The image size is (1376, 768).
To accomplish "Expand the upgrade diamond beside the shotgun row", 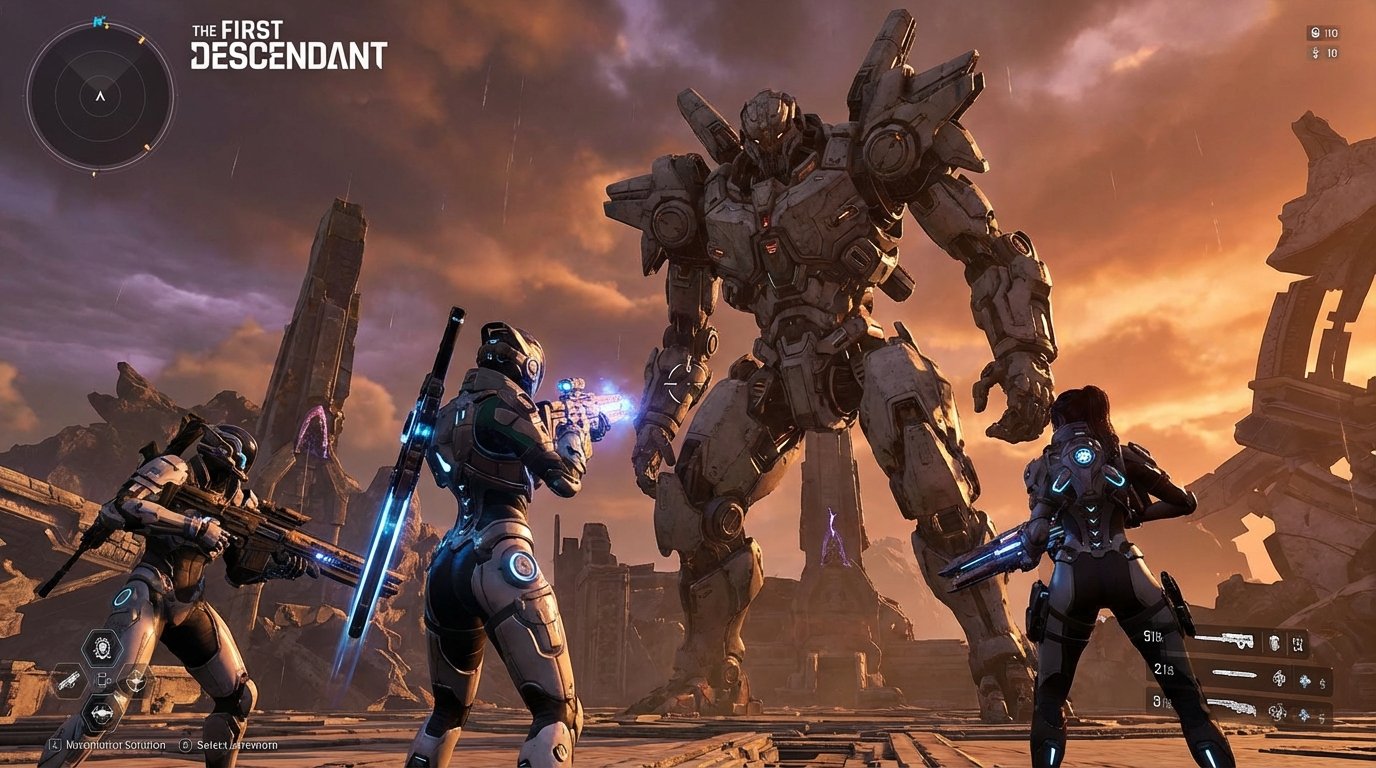I will coord(1304,715).
